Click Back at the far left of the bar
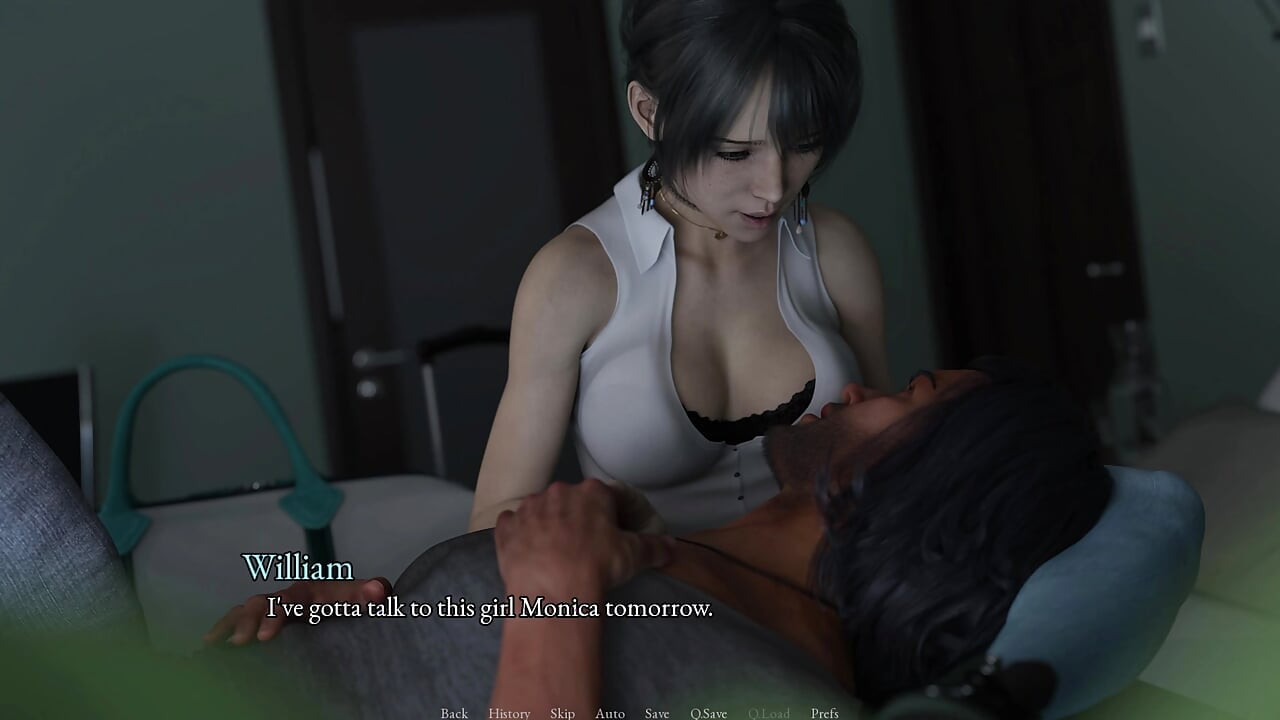 pos(454,713)
